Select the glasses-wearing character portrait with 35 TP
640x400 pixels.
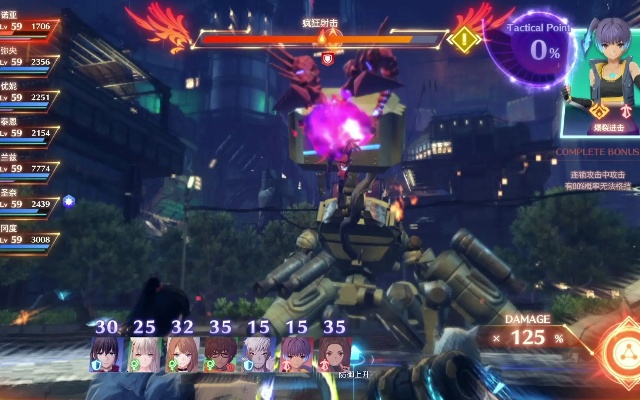click(221, 354)
